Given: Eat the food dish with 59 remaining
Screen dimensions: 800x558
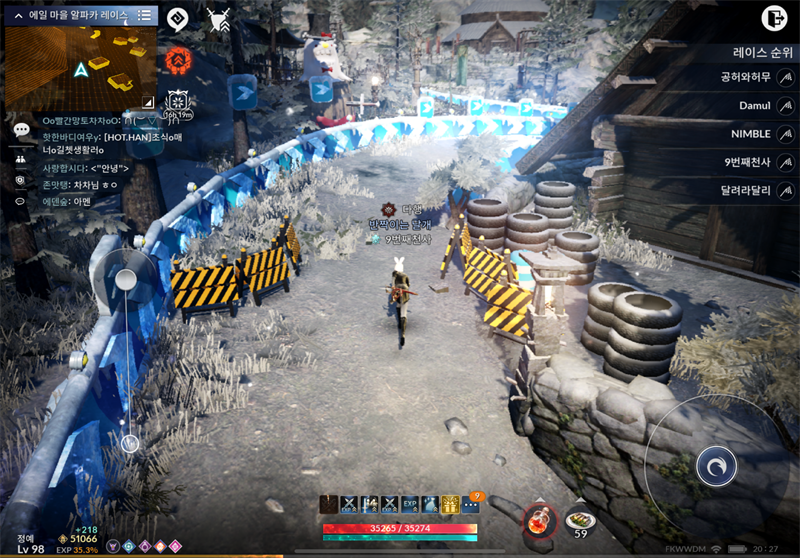Looking at the screenshot, I should click(580, 521).
